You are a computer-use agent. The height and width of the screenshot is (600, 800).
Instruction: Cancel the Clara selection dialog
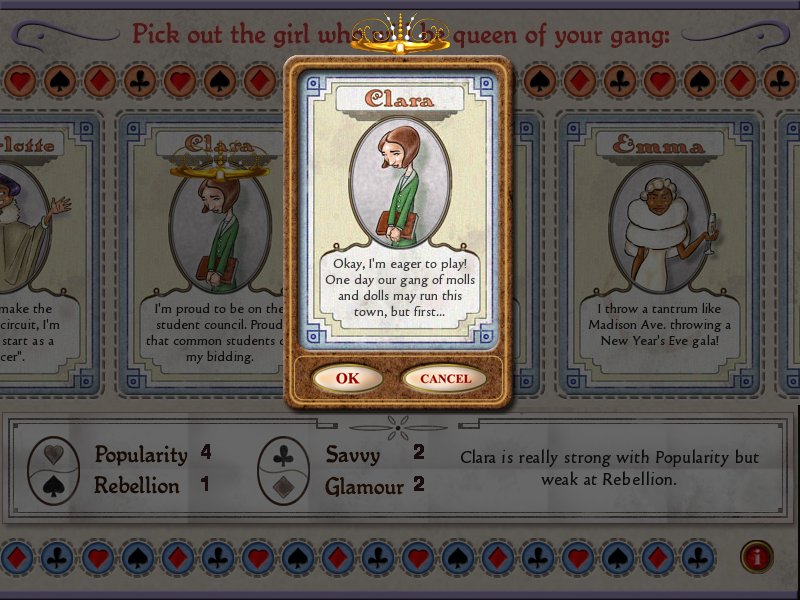pyautogui.click(x=444, y=379)
